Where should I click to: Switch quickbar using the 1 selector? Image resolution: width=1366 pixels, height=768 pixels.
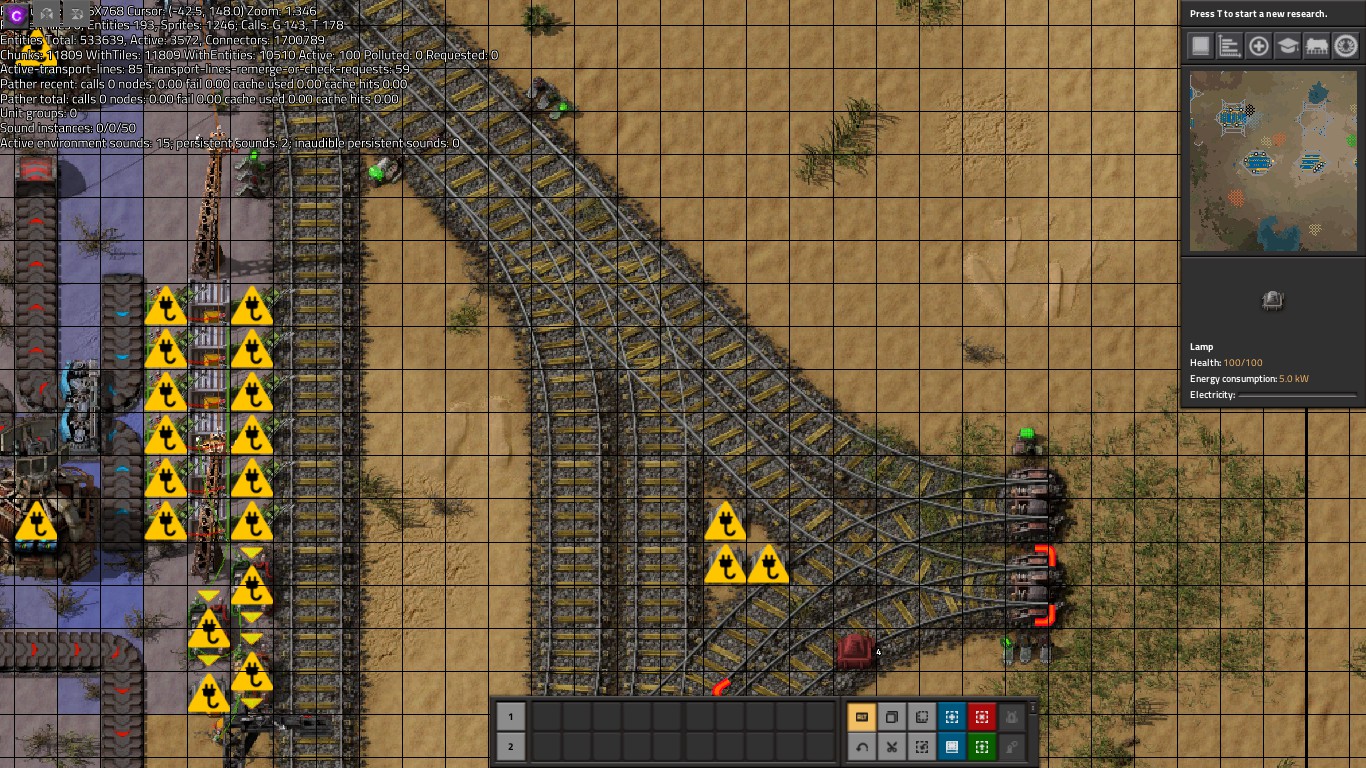(x=510, y=717)
